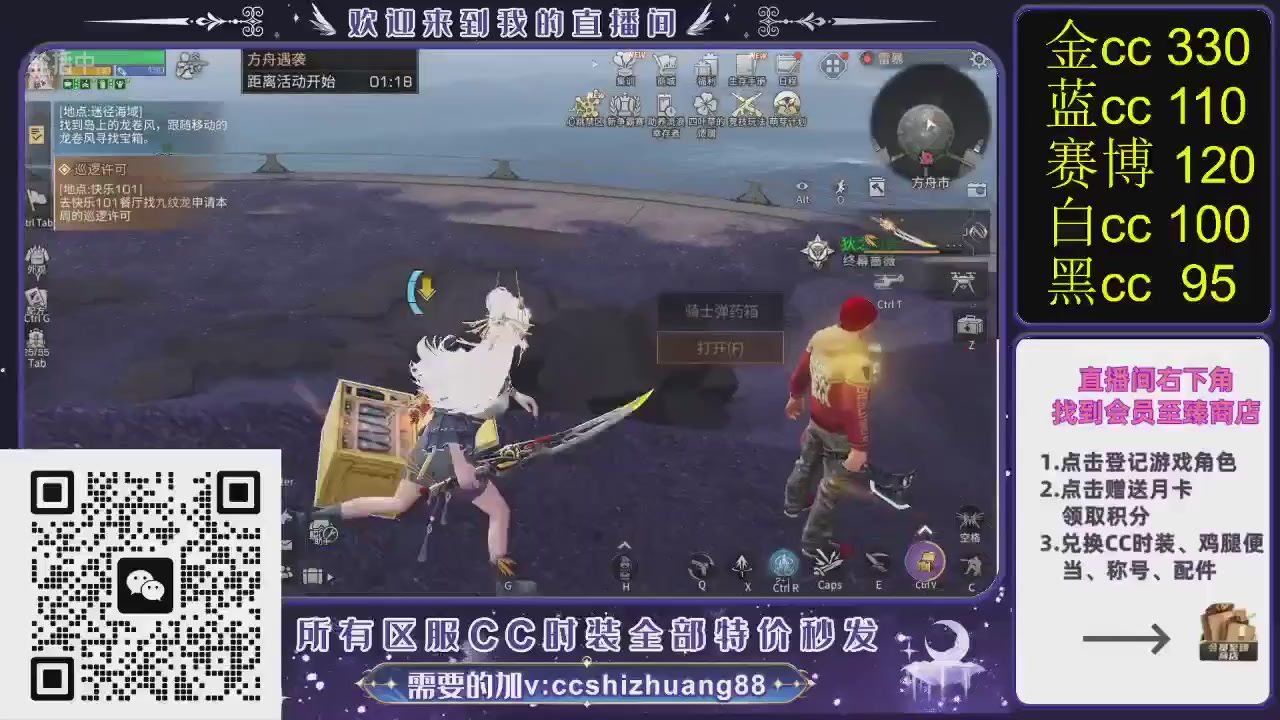Open the 新争霸赛 trophy icon
1280x720 pixels.
tap(623, 105)
